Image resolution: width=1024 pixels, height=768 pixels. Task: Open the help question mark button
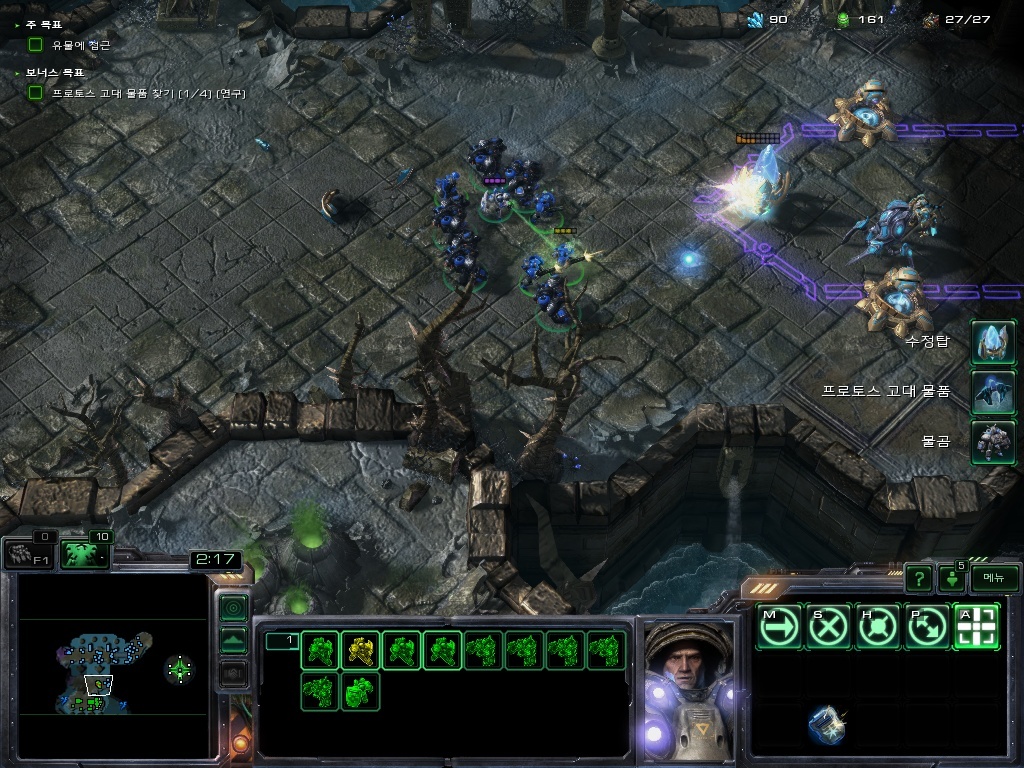(x=918, y=578)
